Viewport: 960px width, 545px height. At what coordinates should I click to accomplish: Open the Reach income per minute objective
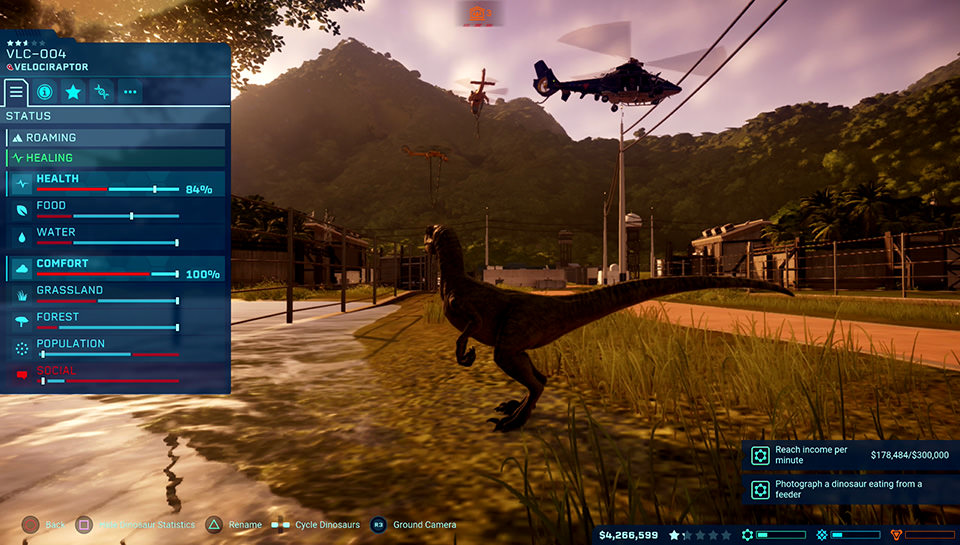pyautogui.click(x=850, y=455)
